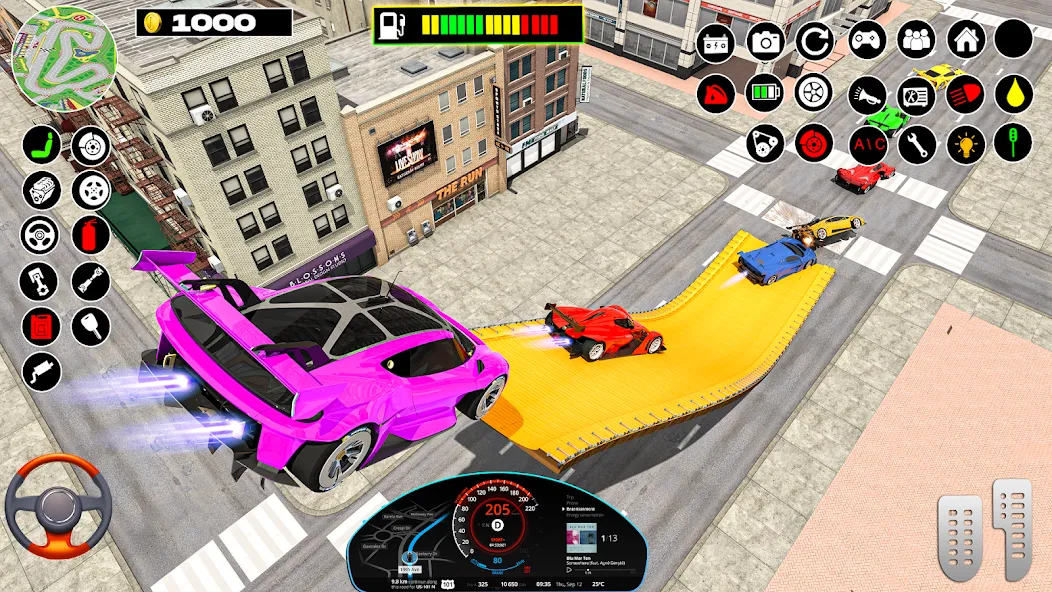This screenshot has height=592, width=1052.
Task: Click the green traffic light icon
Action: 1013,143
